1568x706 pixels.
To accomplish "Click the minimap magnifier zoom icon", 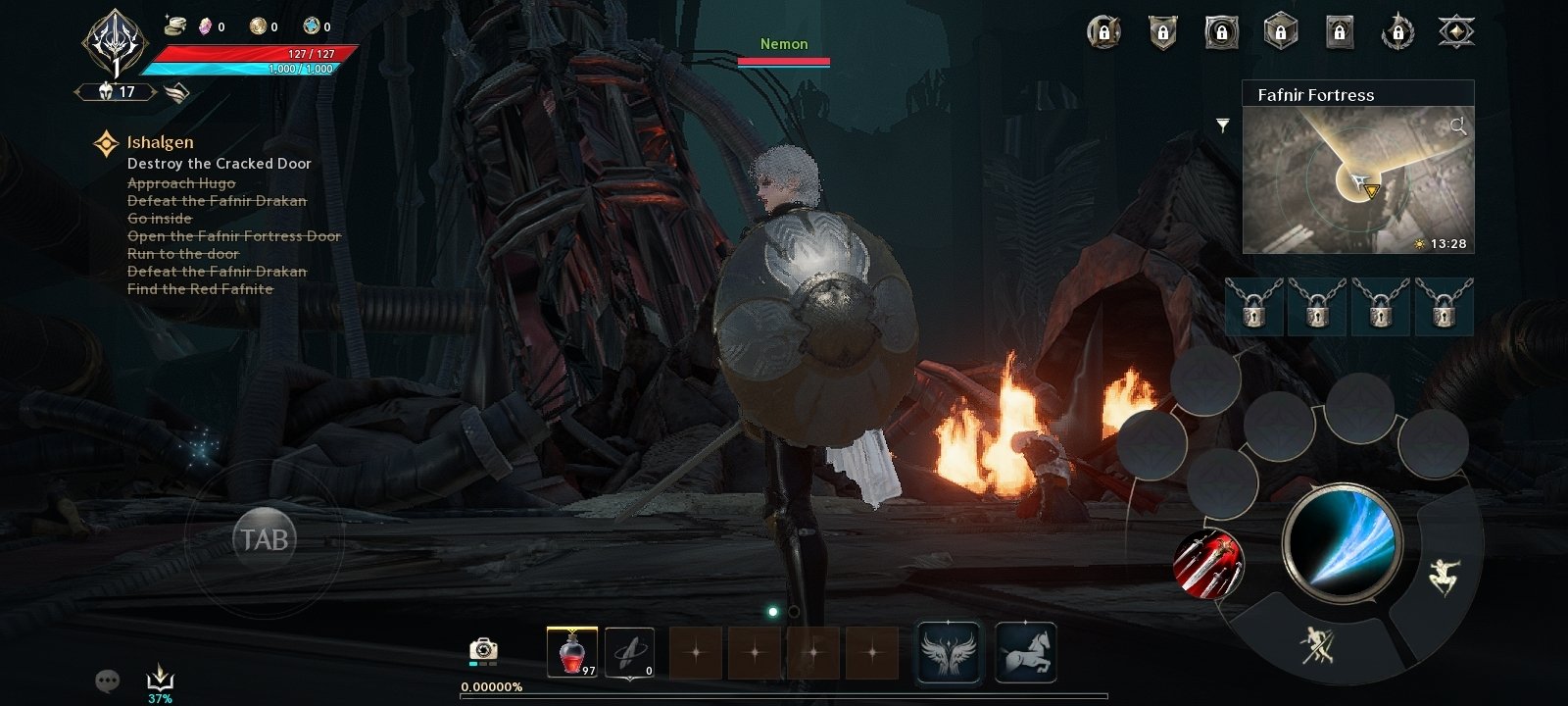I will coord(1458,126).
